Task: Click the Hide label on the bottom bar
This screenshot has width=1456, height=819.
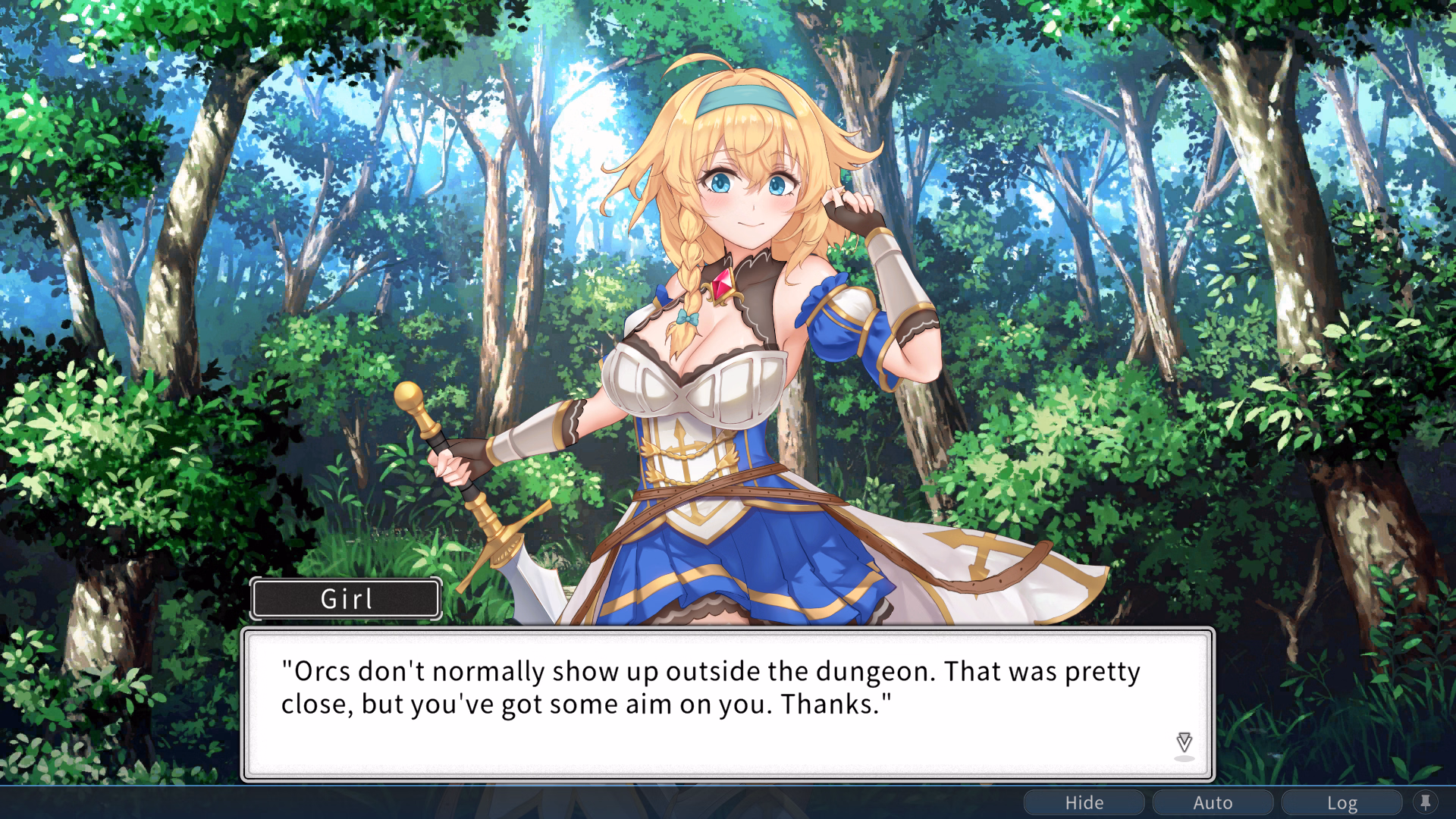Action: 1084,802
